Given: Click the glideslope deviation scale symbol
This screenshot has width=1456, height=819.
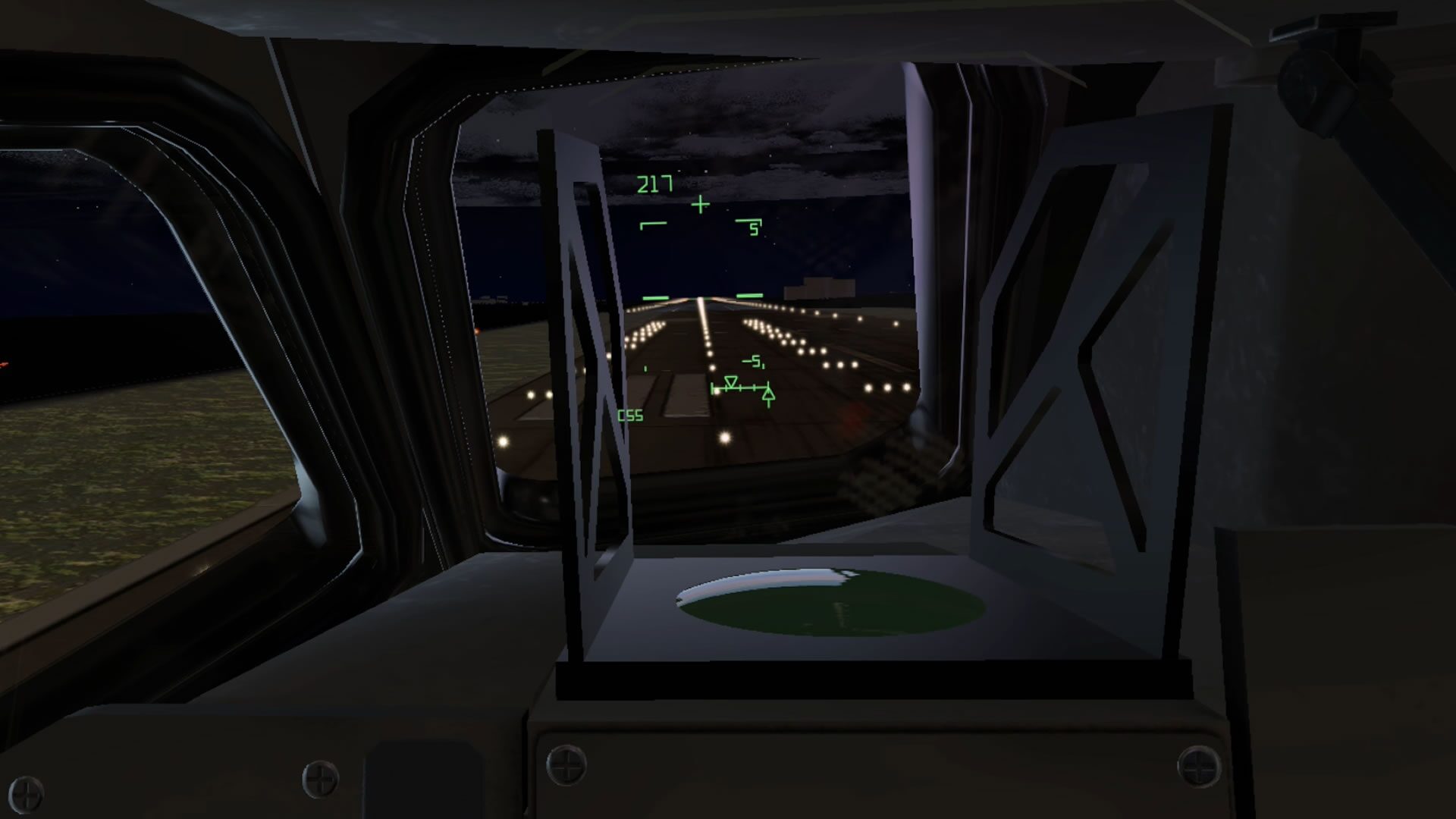Looking at the screenshot, I should (x=740, y=389).
